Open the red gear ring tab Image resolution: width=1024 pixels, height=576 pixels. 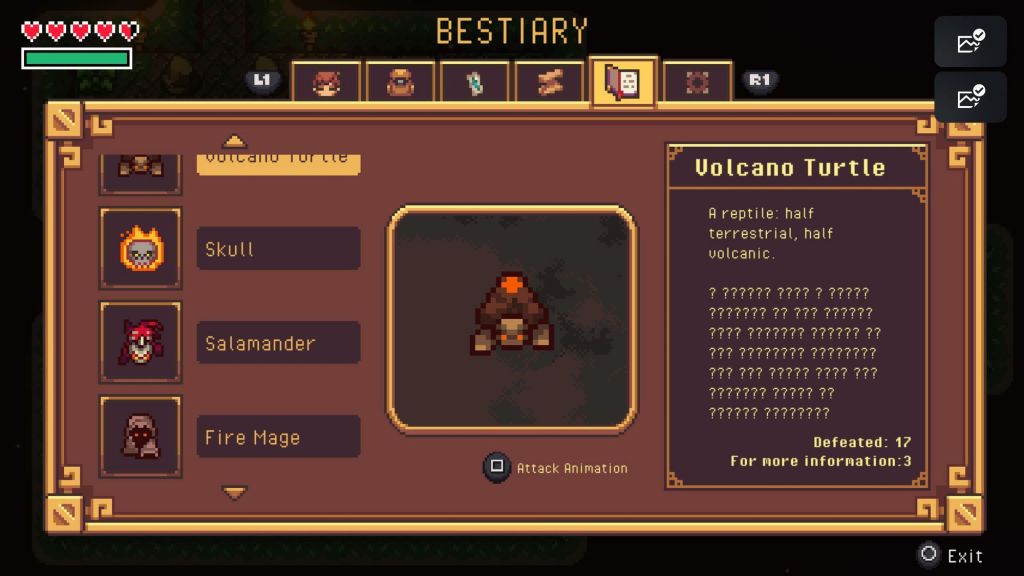[697, 82]
